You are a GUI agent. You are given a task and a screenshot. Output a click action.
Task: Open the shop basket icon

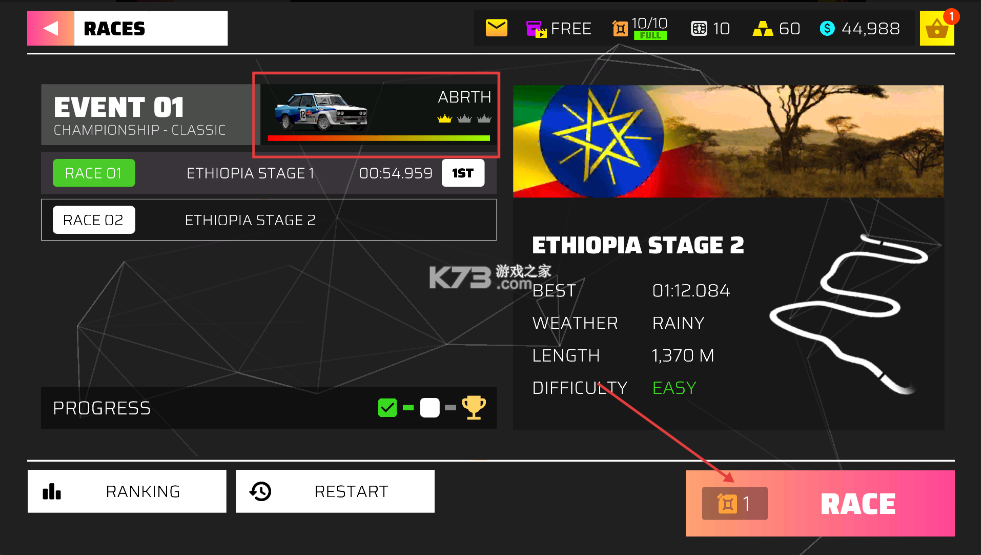pos(937,29)
